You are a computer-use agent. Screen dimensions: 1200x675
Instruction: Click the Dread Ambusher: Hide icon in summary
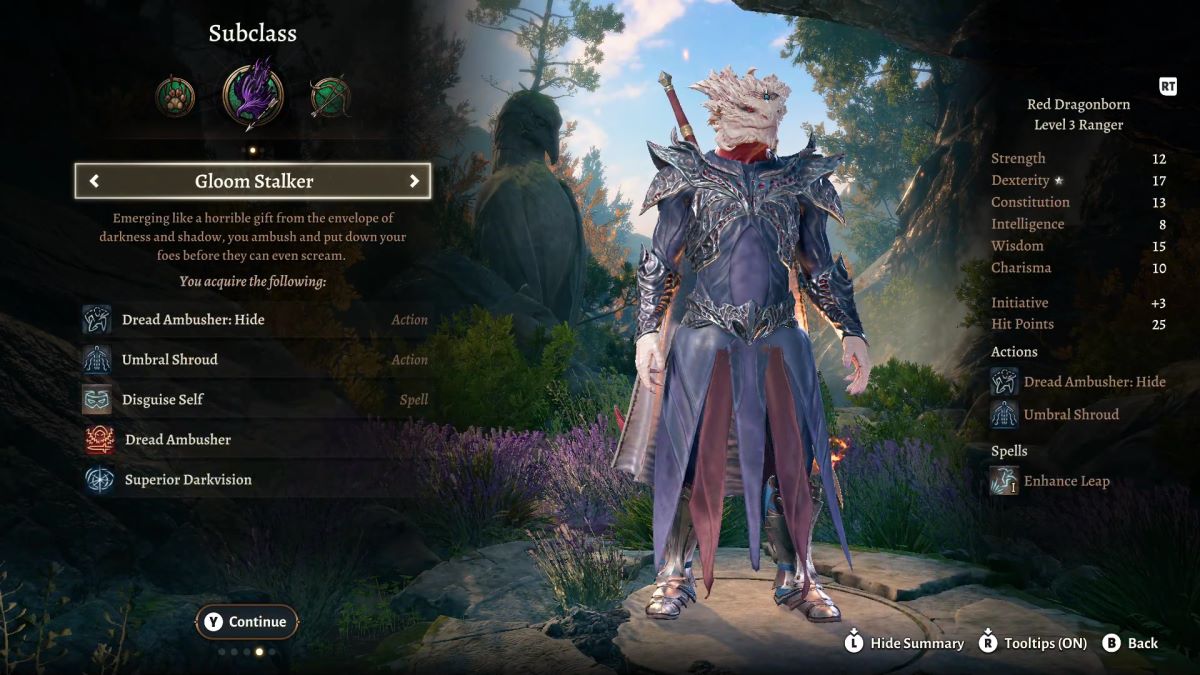pos(1004,382)
